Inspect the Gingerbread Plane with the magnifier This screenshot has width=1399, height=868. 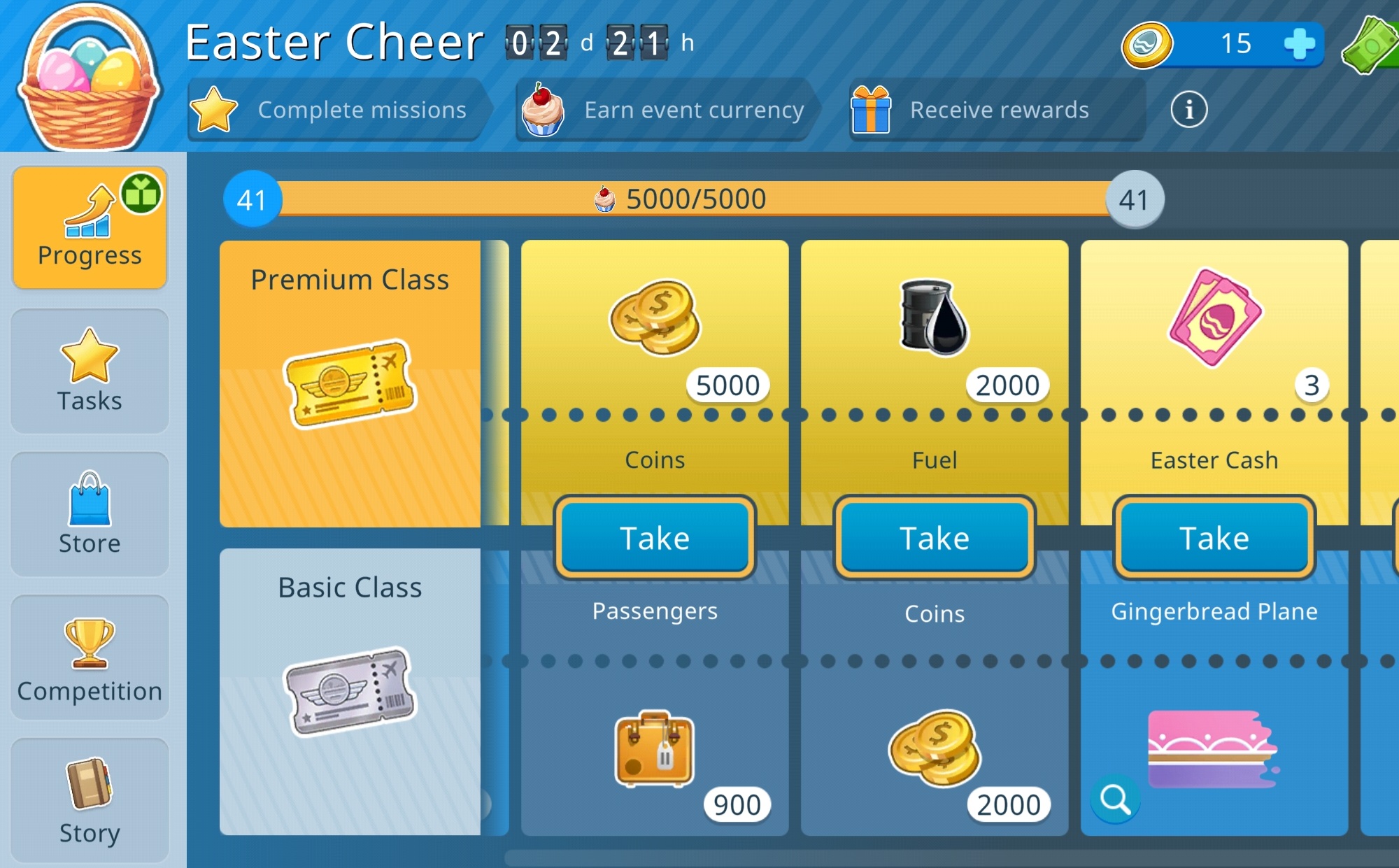click(1115, 799)
